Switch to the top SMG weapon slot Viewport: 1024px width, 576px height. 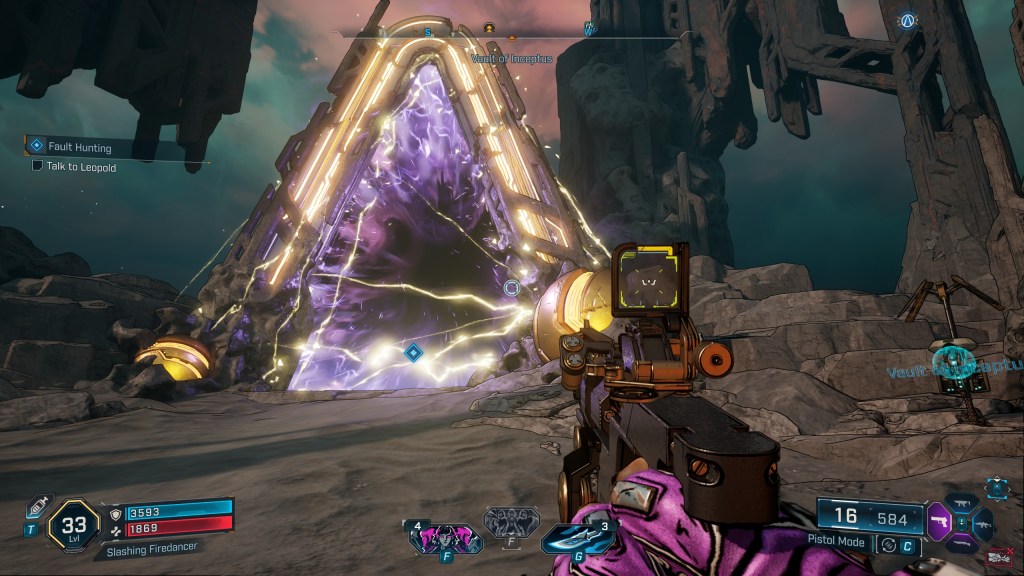click(963, 502)
